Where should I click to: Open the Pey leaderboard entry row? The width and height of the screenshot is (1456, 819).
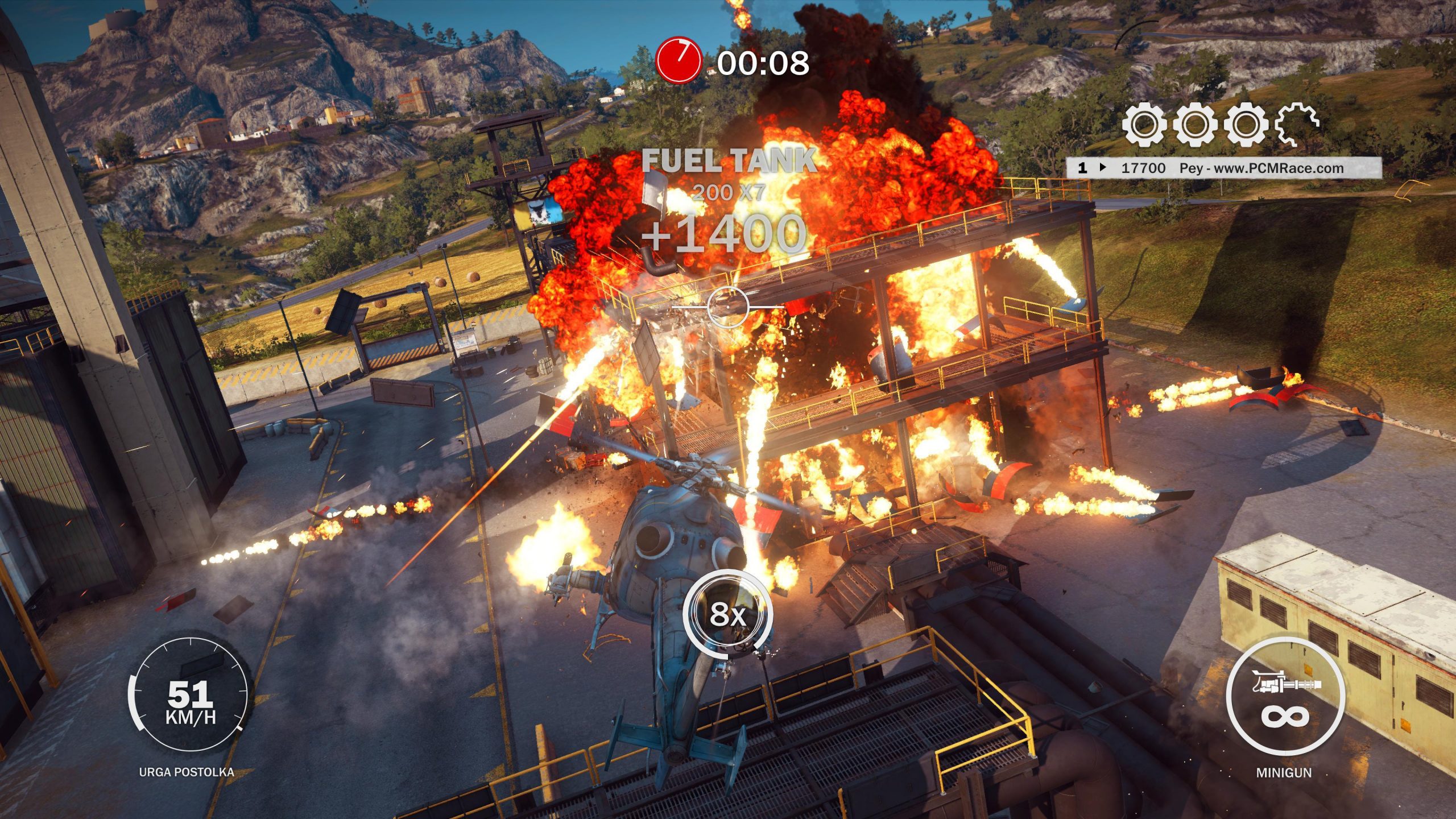[x=1224, y=168]
